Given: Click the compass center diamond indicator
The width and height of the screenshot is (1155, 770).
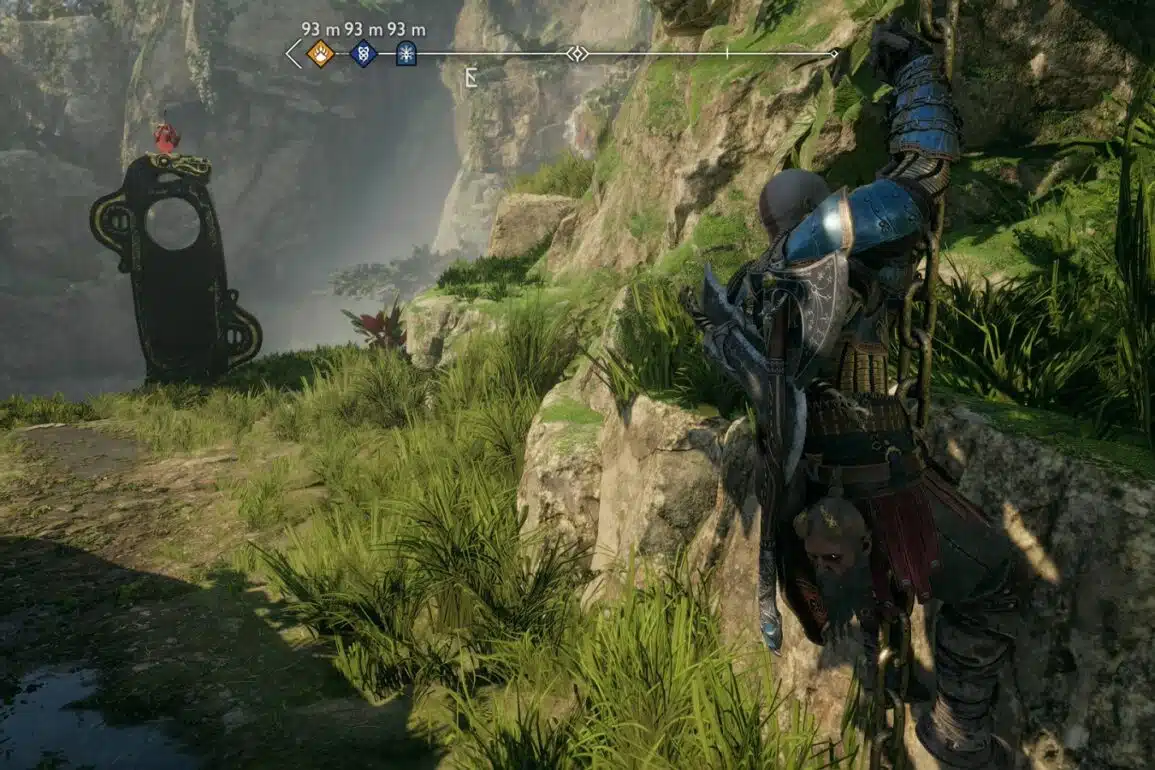Looking at the screenshot, I should coord(577,53).
